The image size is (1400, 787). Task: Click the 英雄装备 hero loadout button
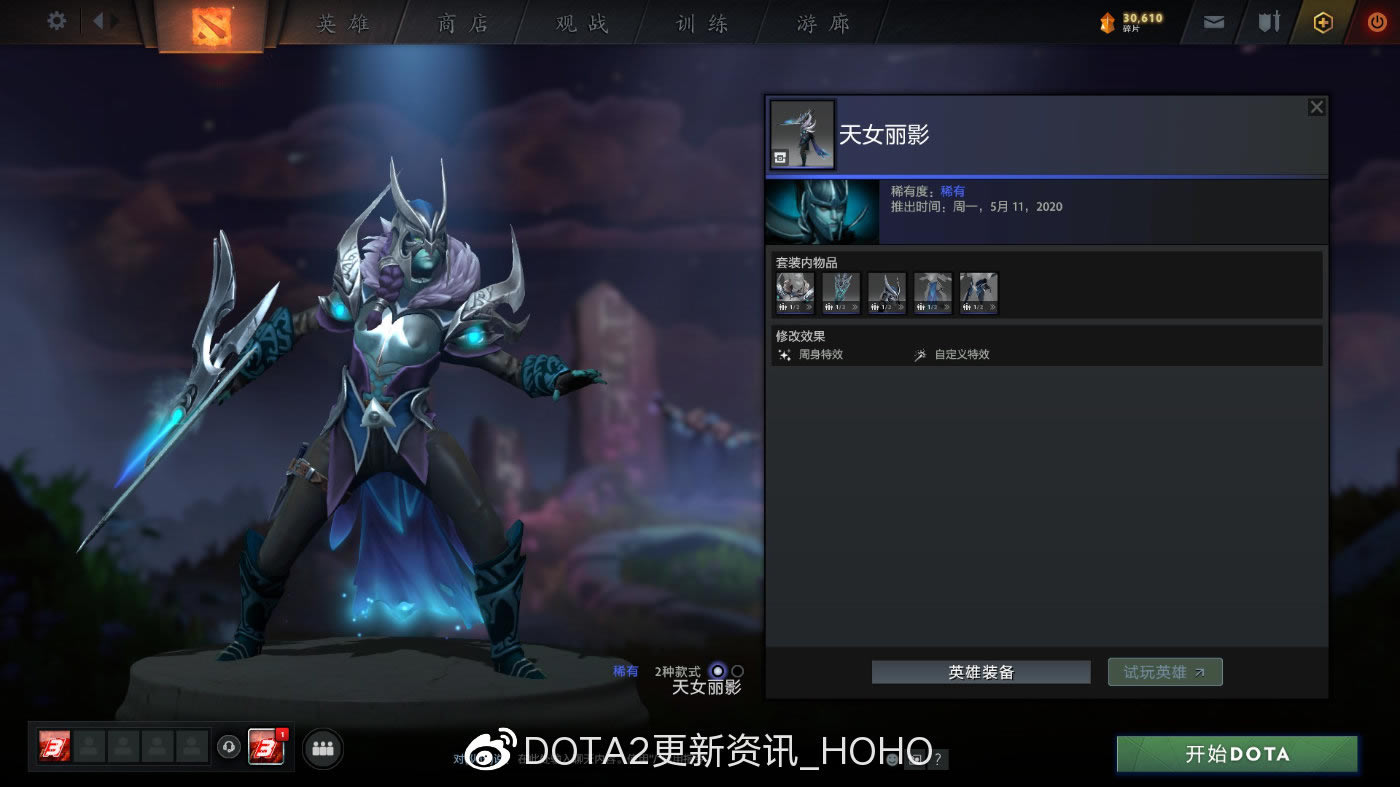click(980, 671)
